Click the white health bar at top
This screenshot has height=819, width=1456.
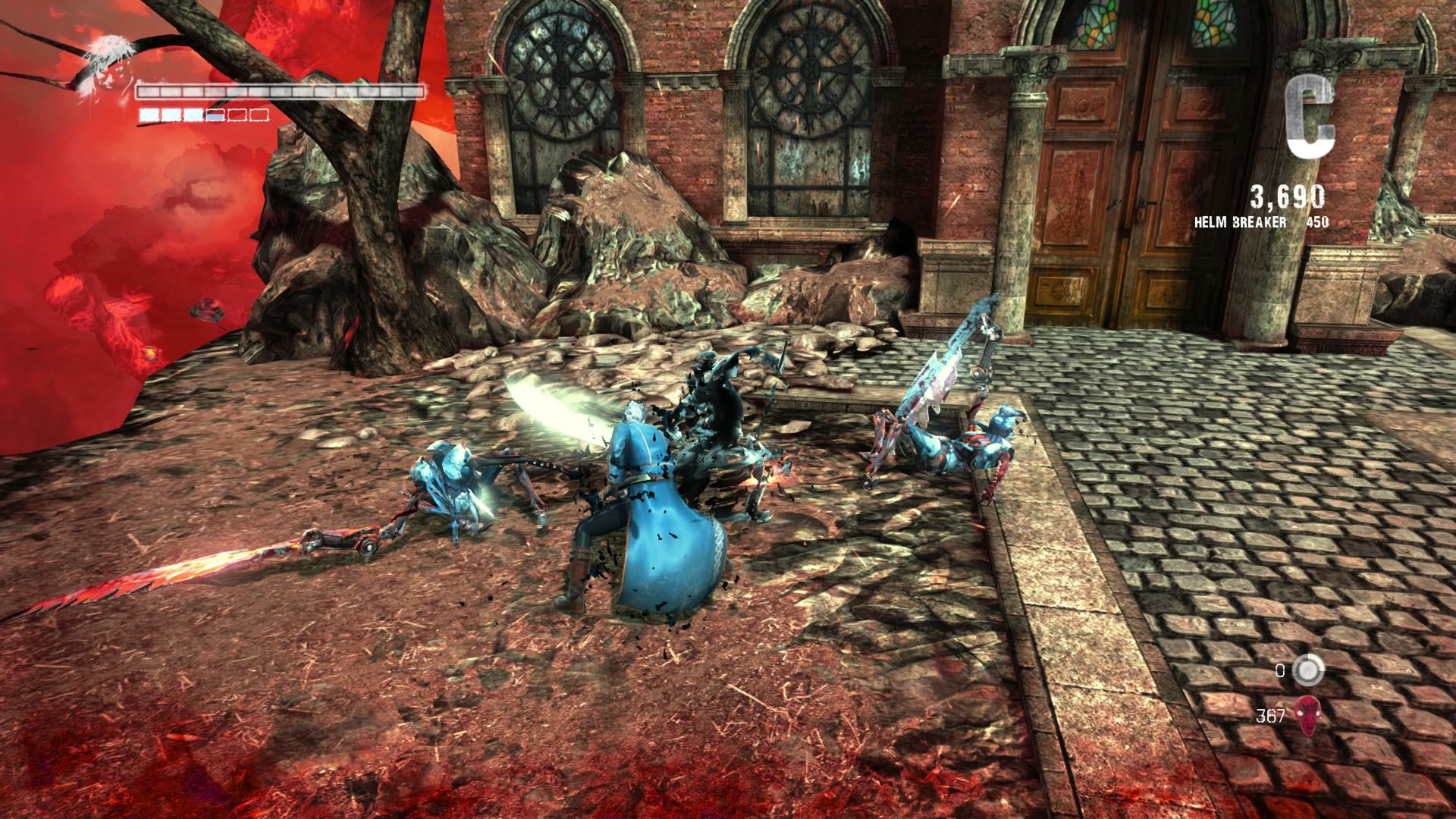point(281,93)
